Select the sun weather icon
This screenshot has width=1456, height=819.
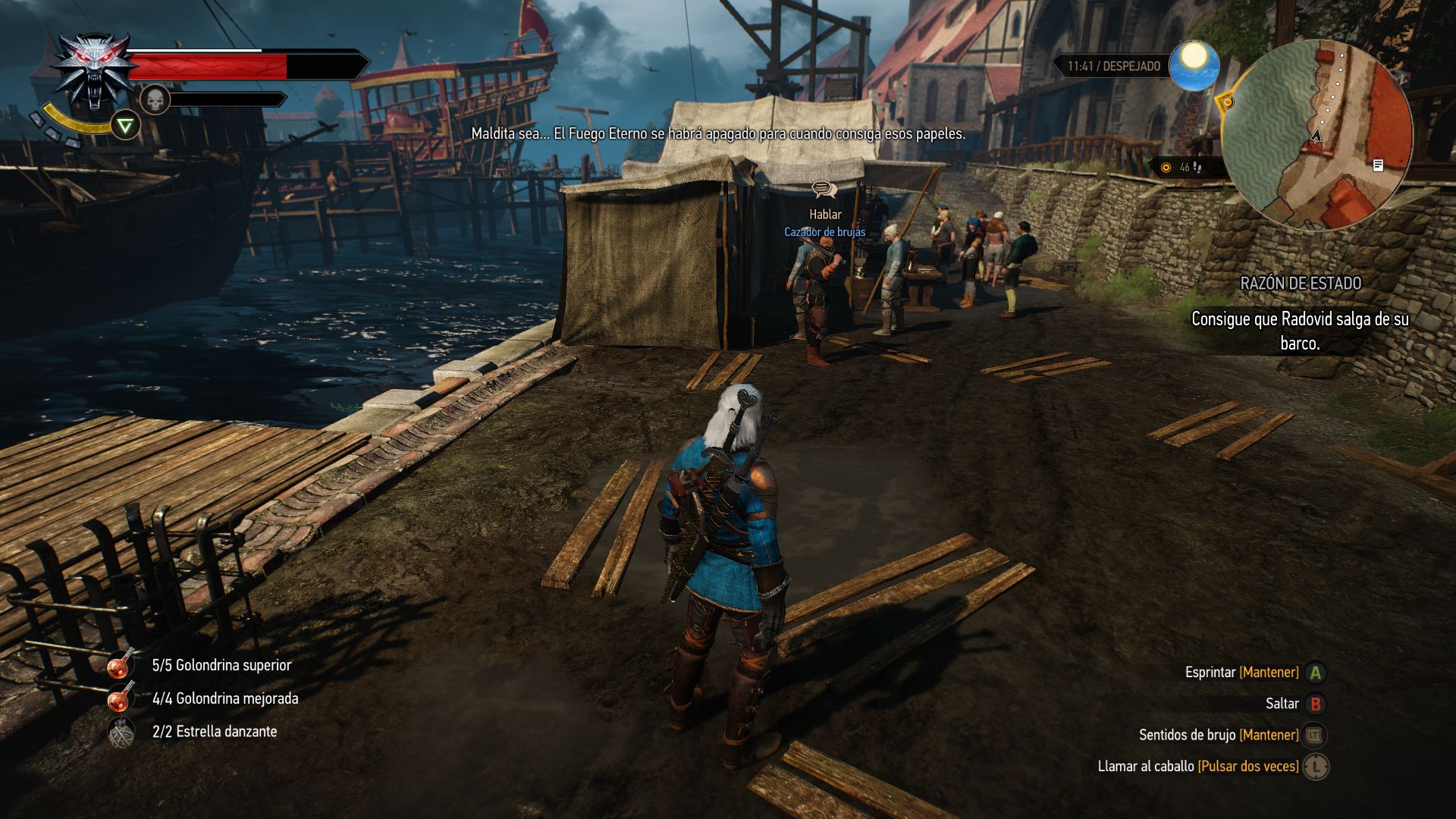1194,65
